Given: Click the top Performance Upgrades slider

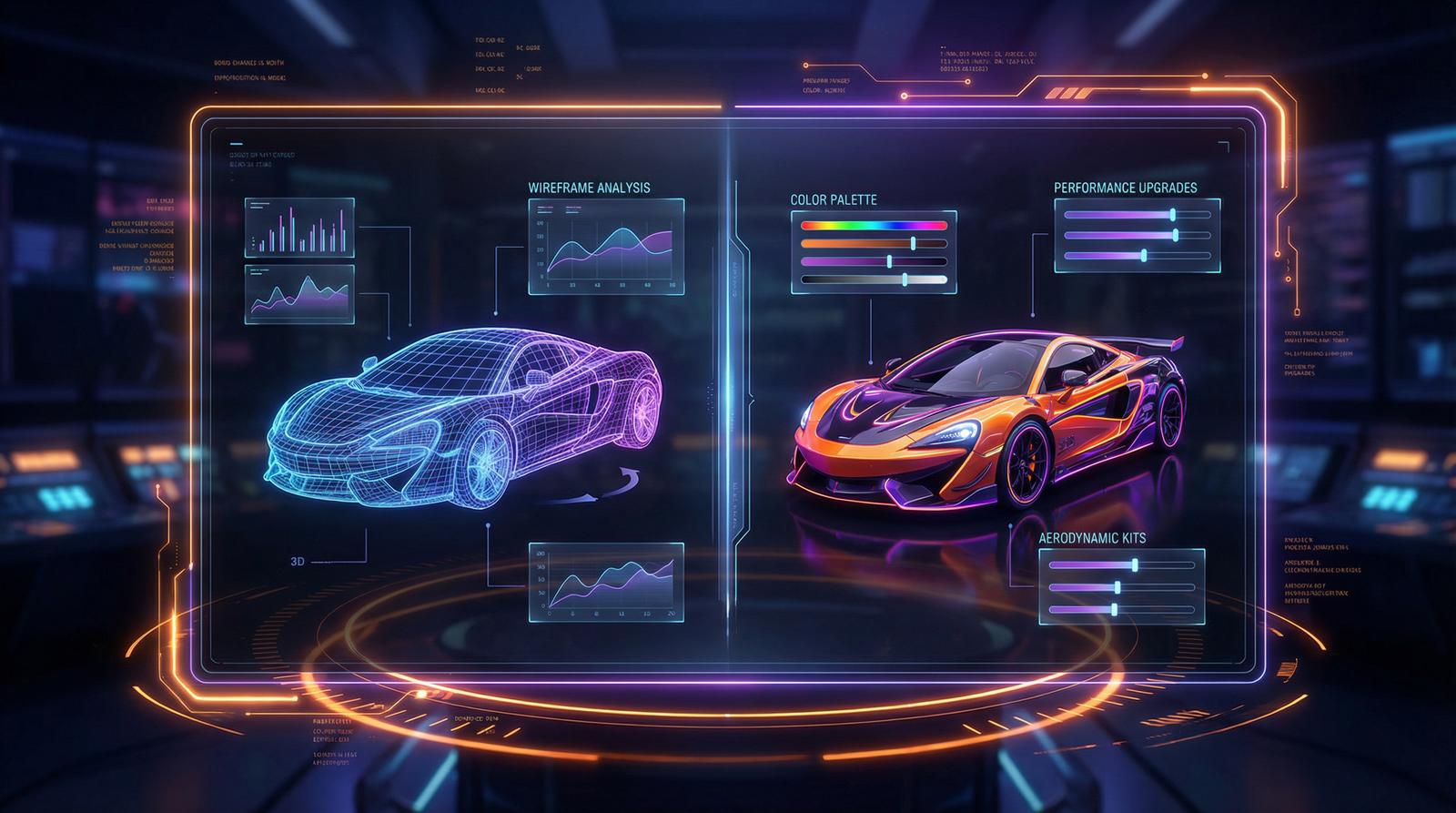Looking at the screenshot, I should pyautogui.click(x=1173, y=215).
